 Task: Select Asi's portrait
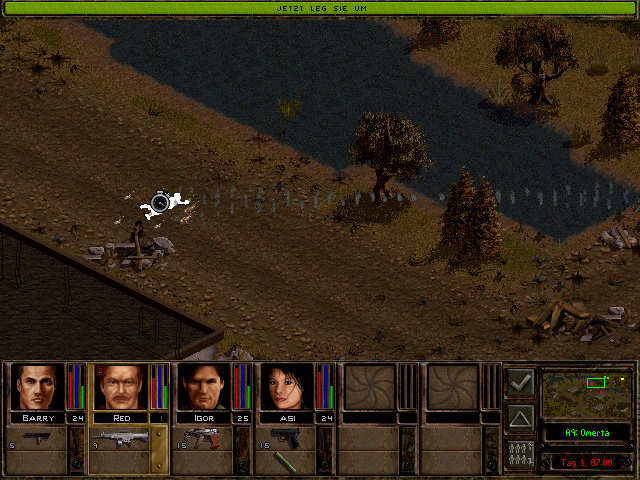(287, 386)
